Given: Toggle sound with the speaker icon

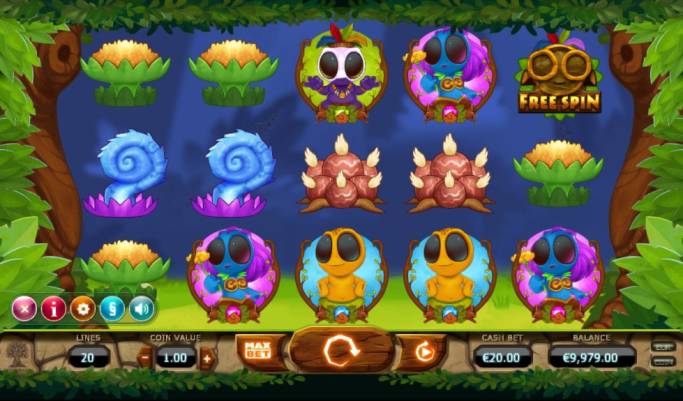Looking at the screenshot, I should point(141,309).
